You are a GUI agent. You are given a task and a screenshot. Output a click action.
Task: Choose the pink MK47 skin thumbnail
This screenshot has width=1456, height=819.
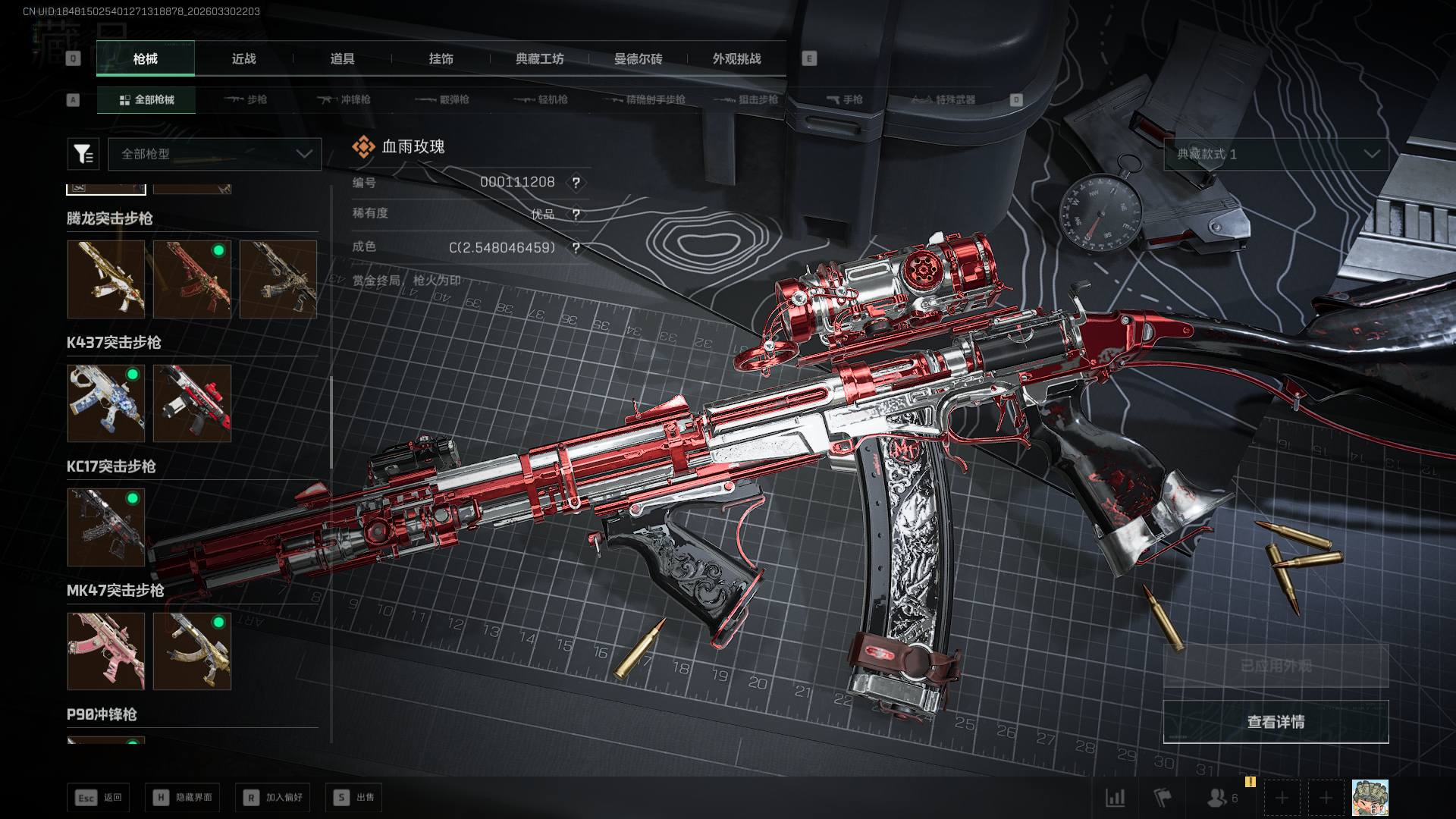(x=105, y=651)
